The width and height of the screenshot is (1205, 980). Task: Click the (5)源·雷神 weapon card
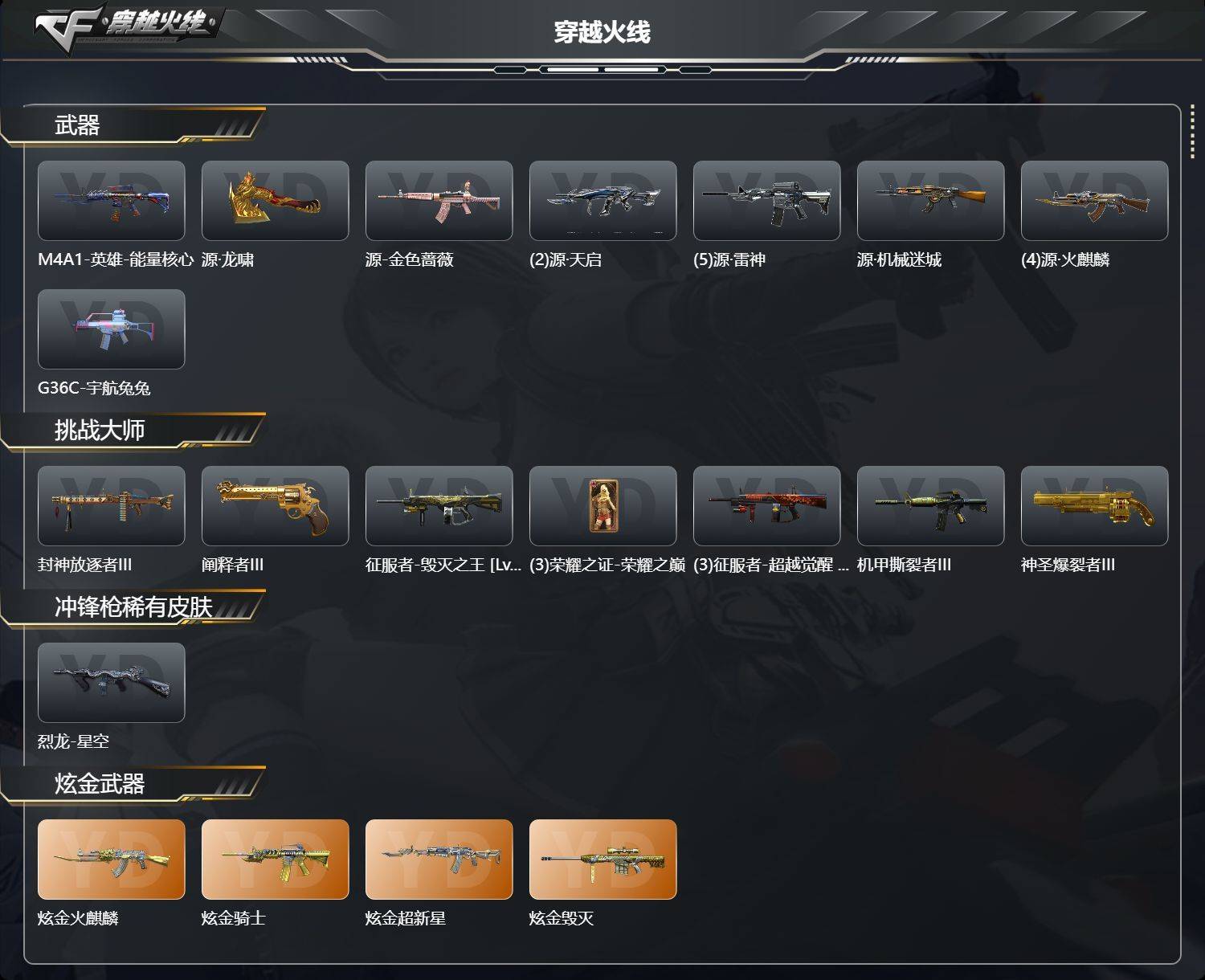[766, 200]
